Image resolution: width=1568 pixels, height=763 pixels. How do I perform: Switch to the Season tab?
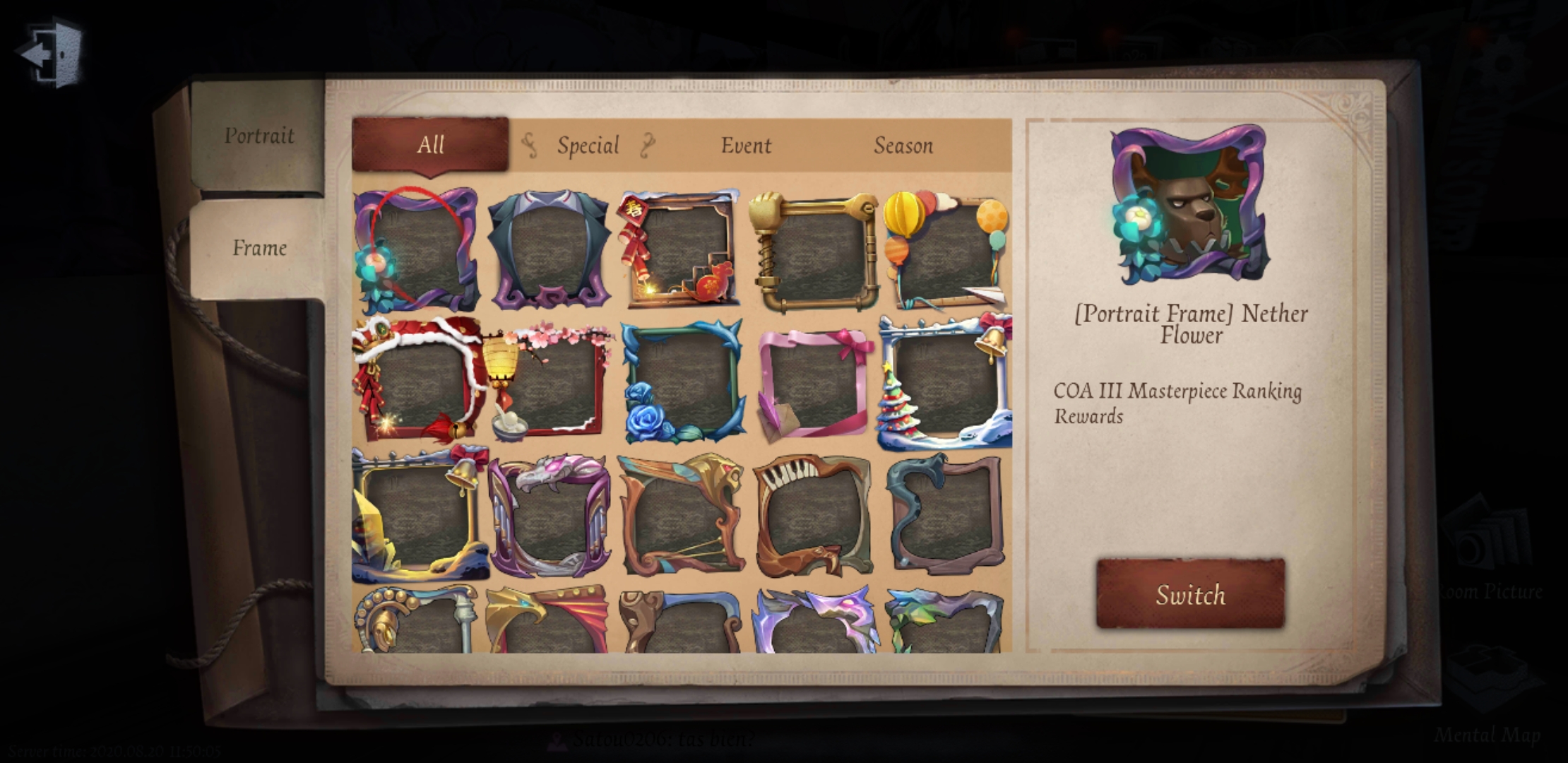point(904,146)
